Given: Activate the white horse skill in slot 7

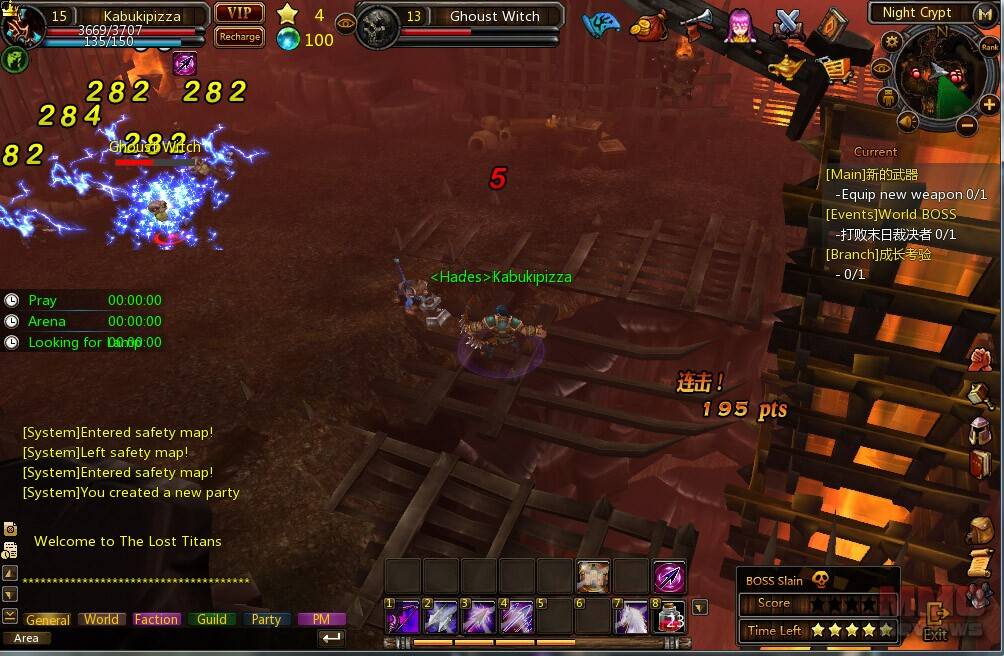Looking at the screenshot, I should pyautogui.click(x=631, y=617).
